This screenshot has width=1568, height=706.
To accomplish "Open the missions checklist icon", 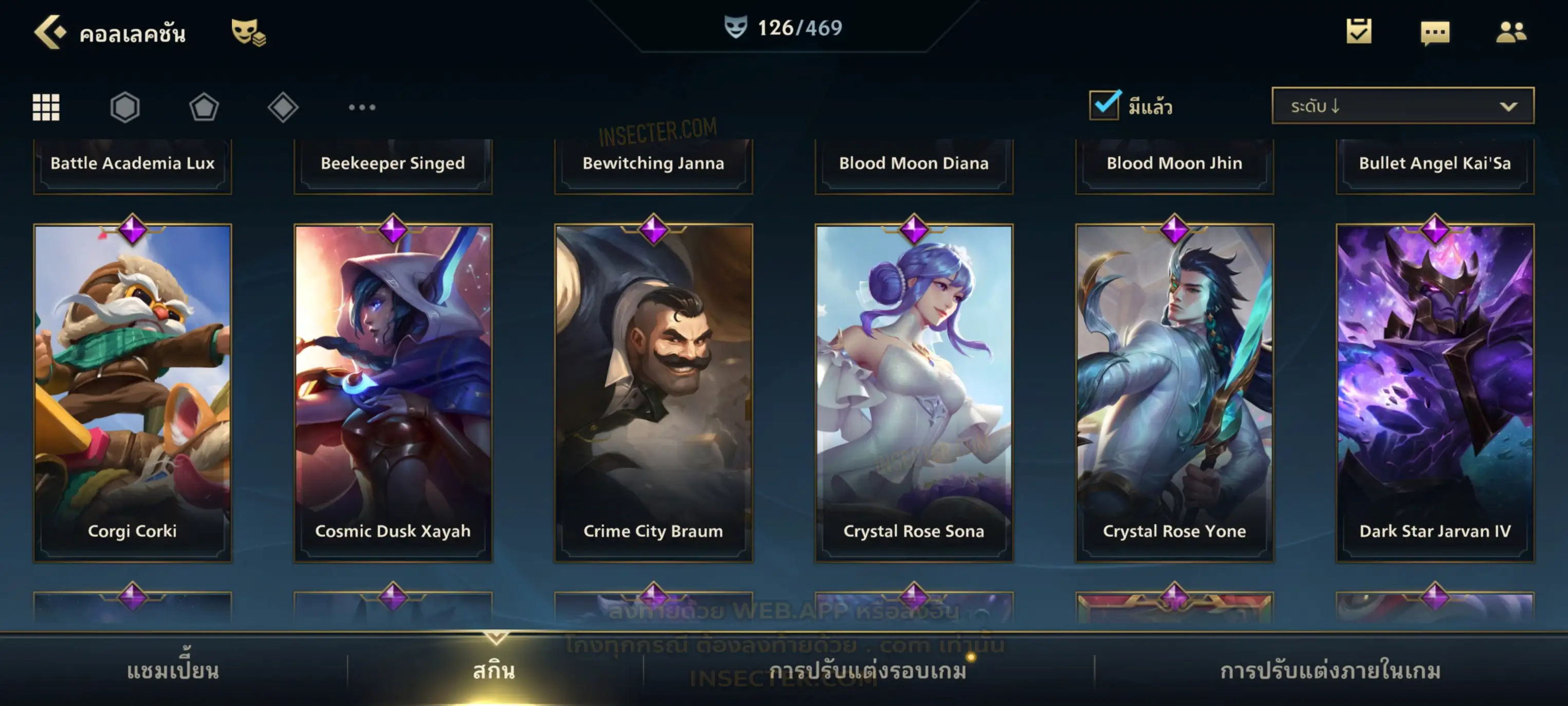I will [1359, 31].
